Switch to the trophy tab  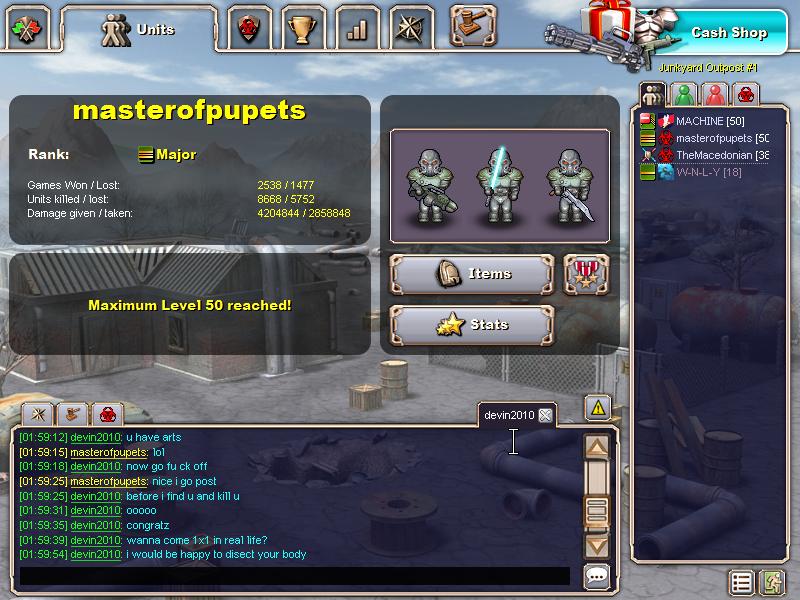[x=300, y=30]
